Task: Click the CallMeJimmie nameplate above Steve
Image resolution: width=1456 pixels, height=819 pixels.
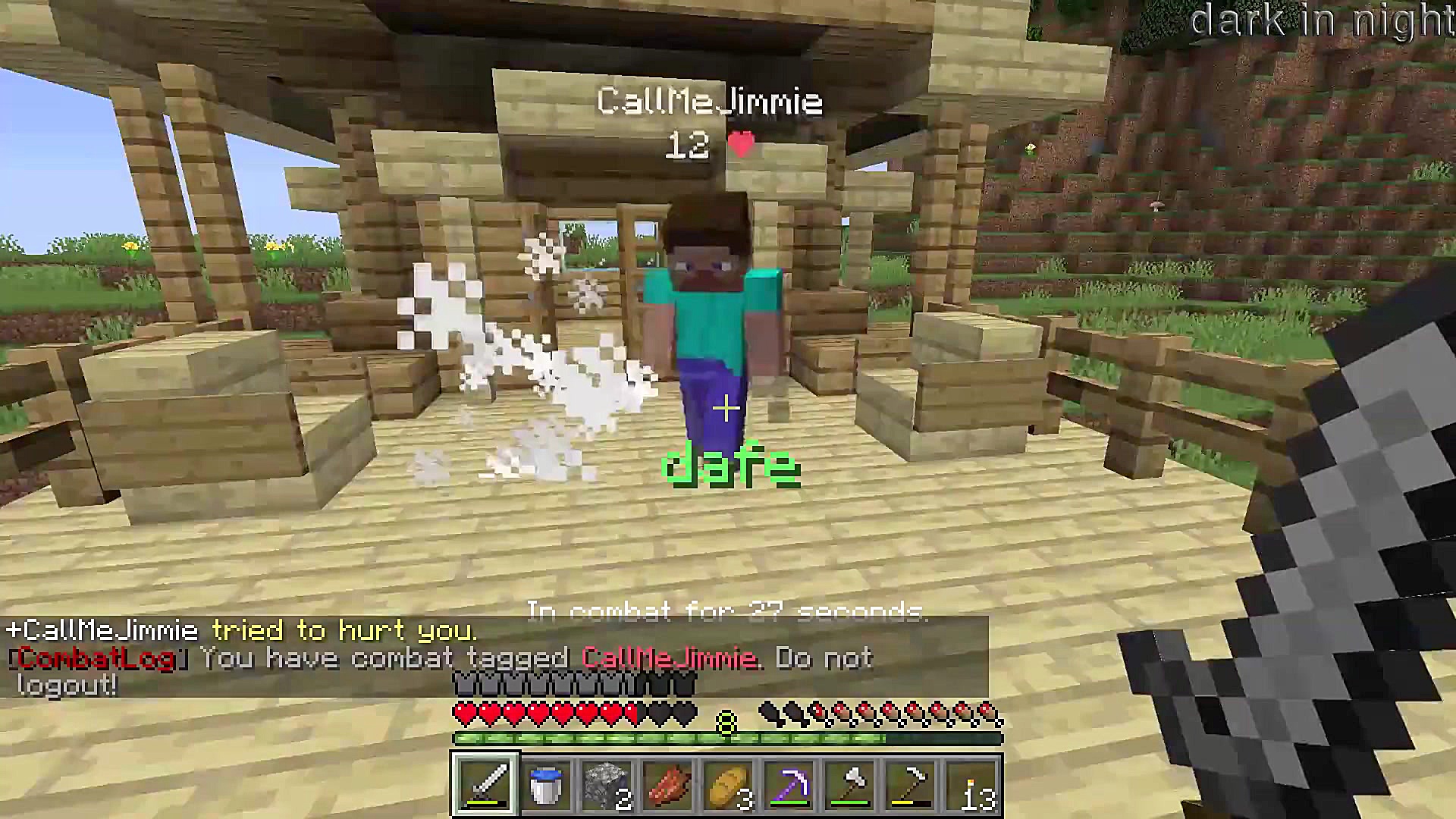Action: click(x=711, y=99)
